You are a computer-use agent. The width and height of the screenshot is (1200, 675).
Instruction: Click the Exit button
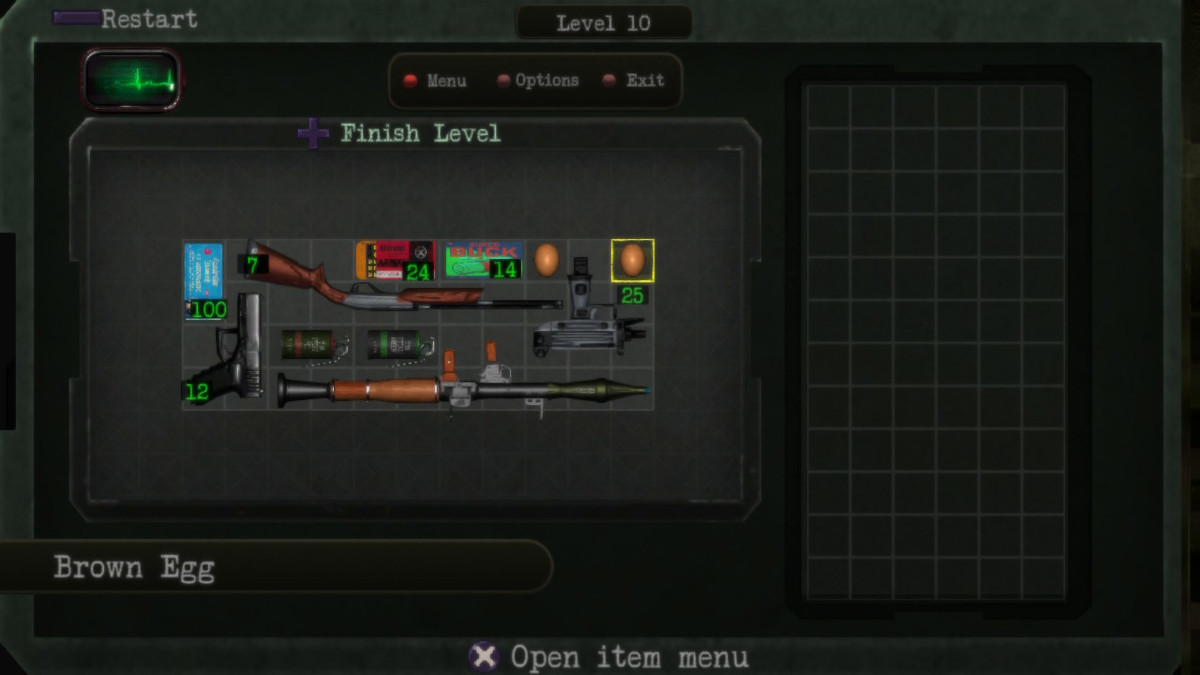point(634,81)
